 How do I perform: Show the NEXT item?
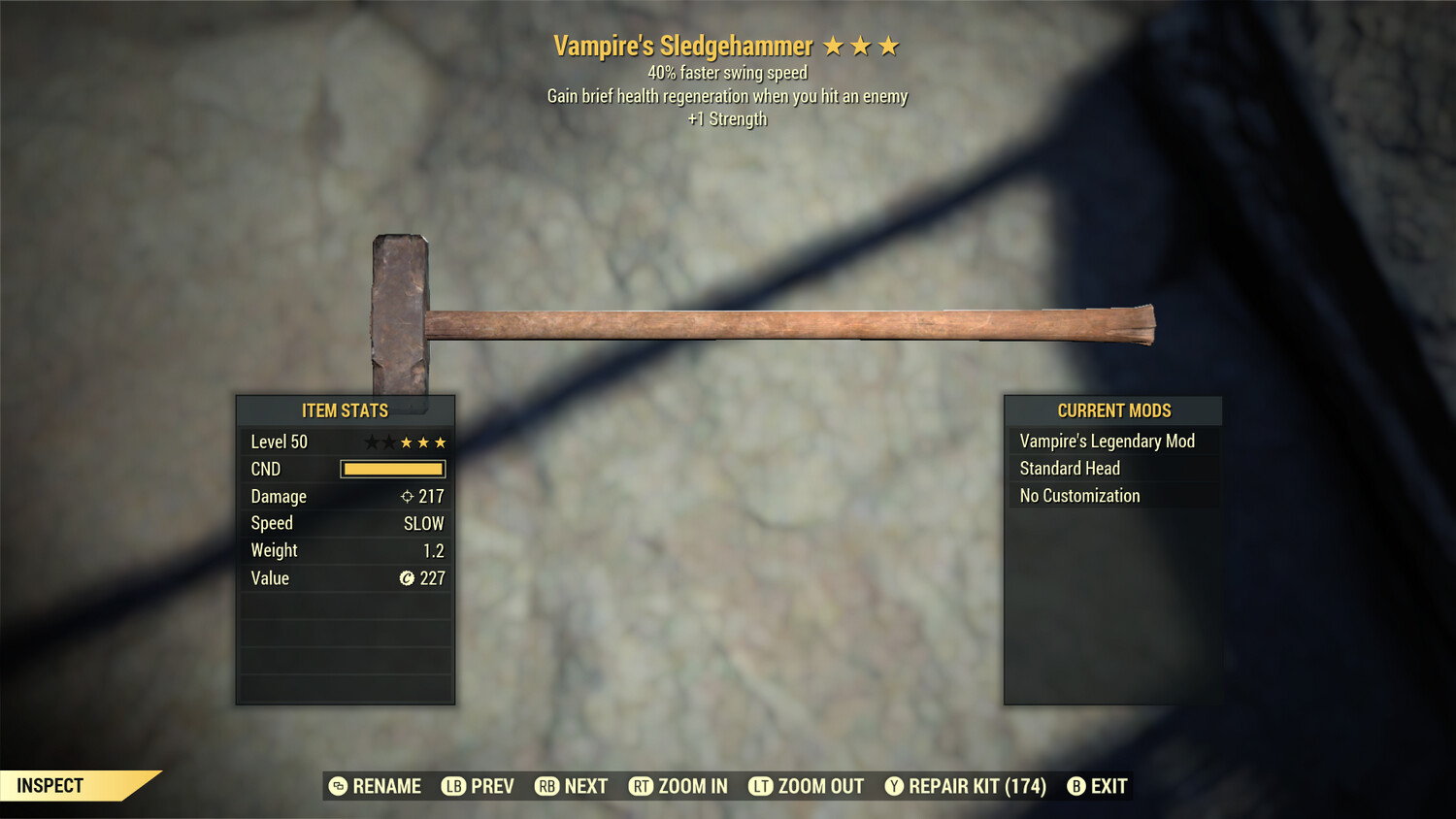click(x=572, y=786)
